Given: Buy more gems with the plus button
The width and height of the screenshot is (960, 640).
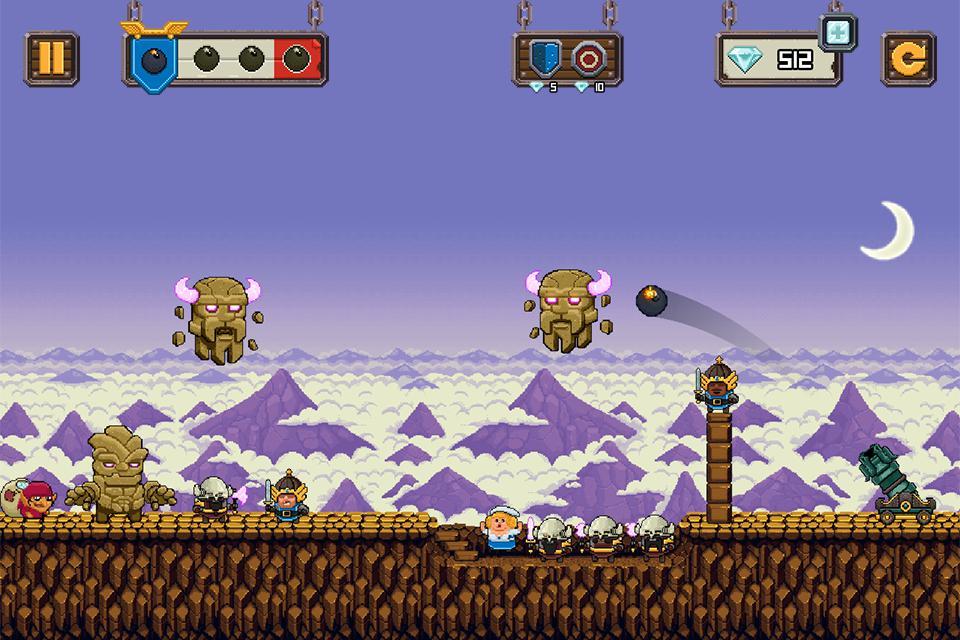Looking at the screenshot, I should [838, 31].
